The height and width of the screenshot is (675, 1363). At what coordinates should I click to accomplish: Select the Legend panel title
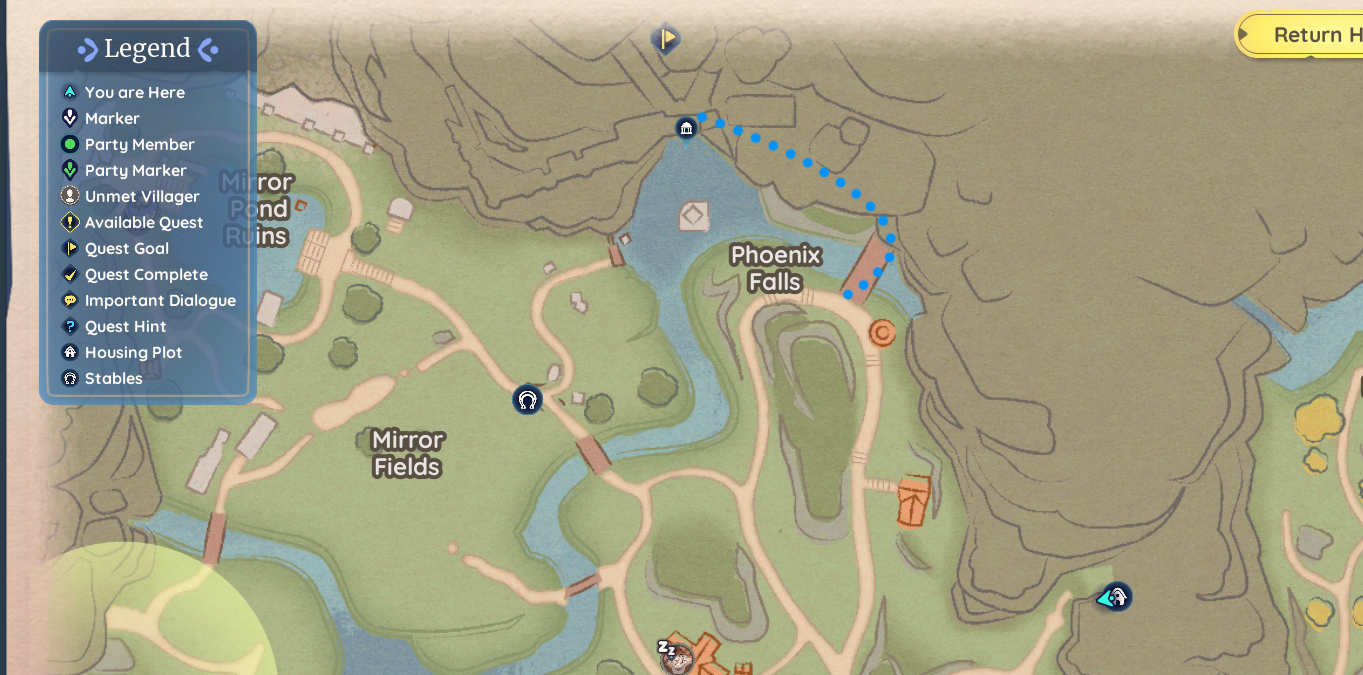pyautogui.click(x=147, y=48)
